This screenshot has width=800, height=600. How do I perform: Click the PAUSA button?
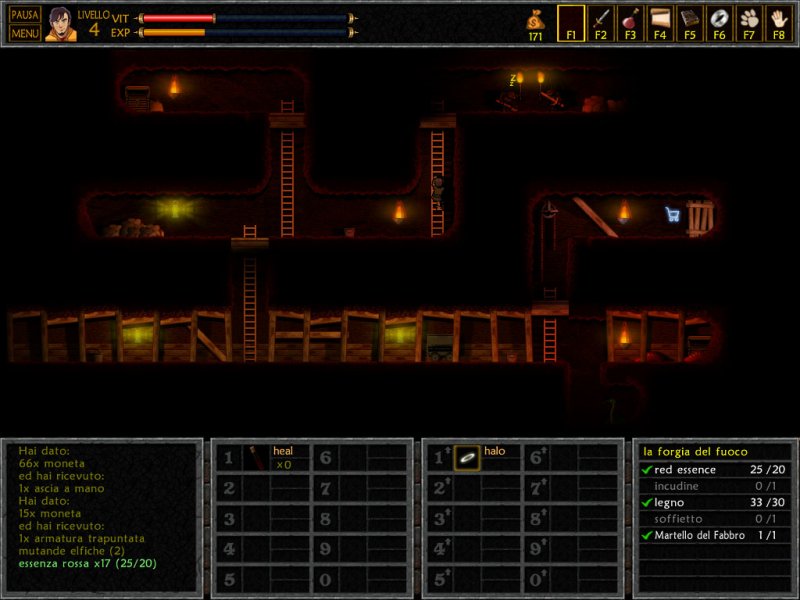tap(25, 15)
